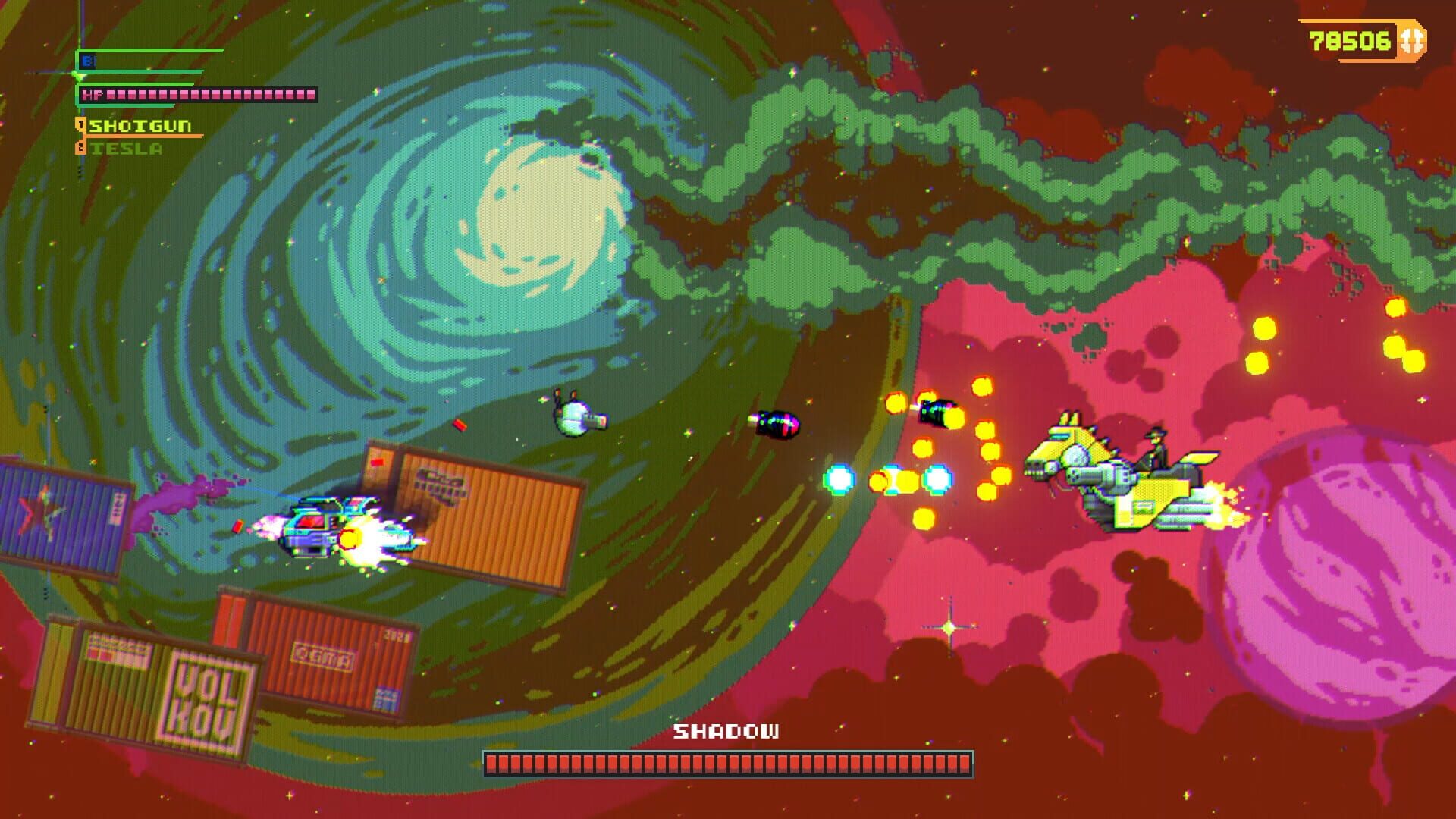
Task: Click the orange divider under SHOTGUN
Action: (152, 135)
